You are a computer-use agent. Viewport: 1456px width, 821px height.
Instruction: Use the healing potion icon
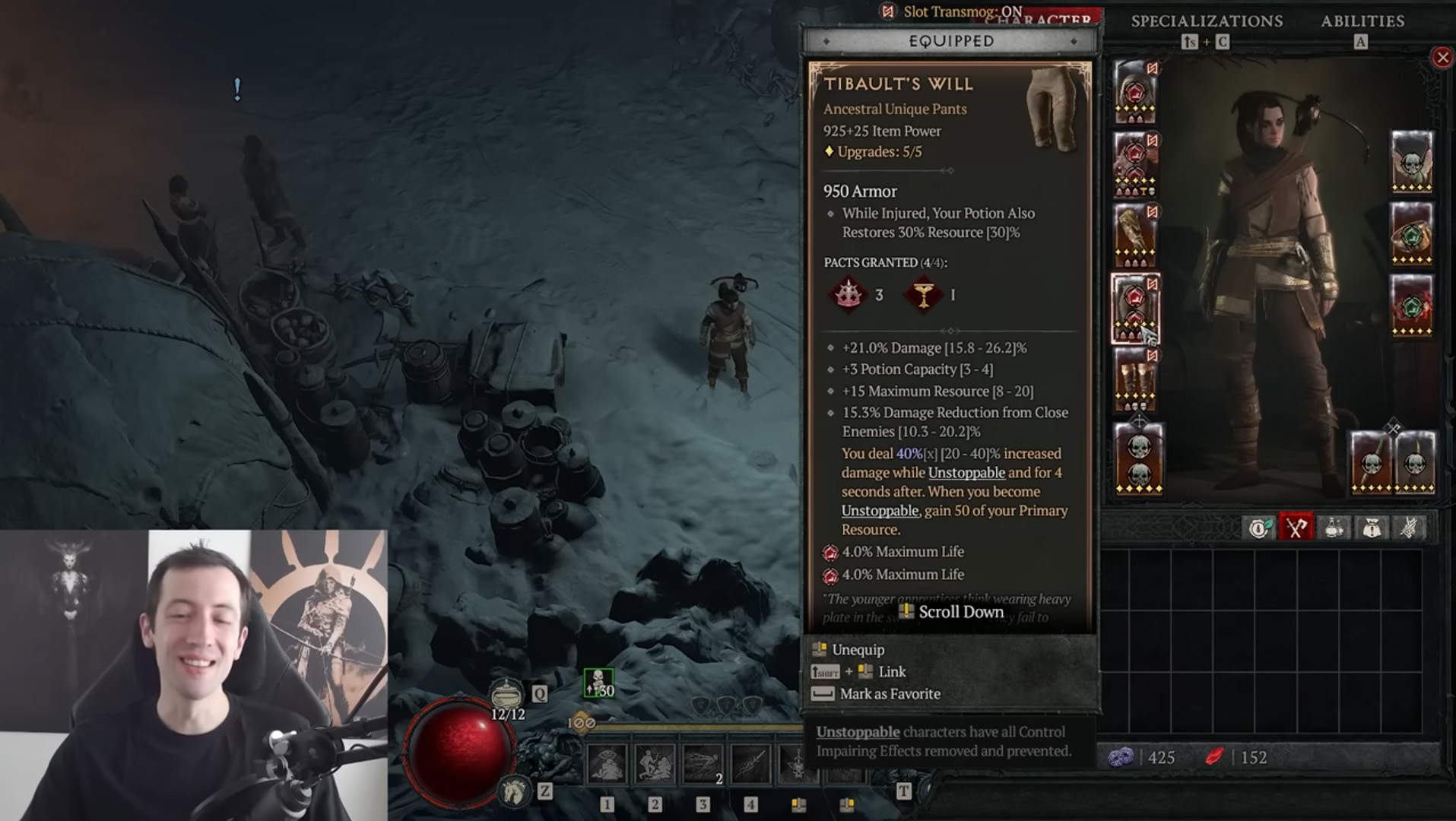506,693
